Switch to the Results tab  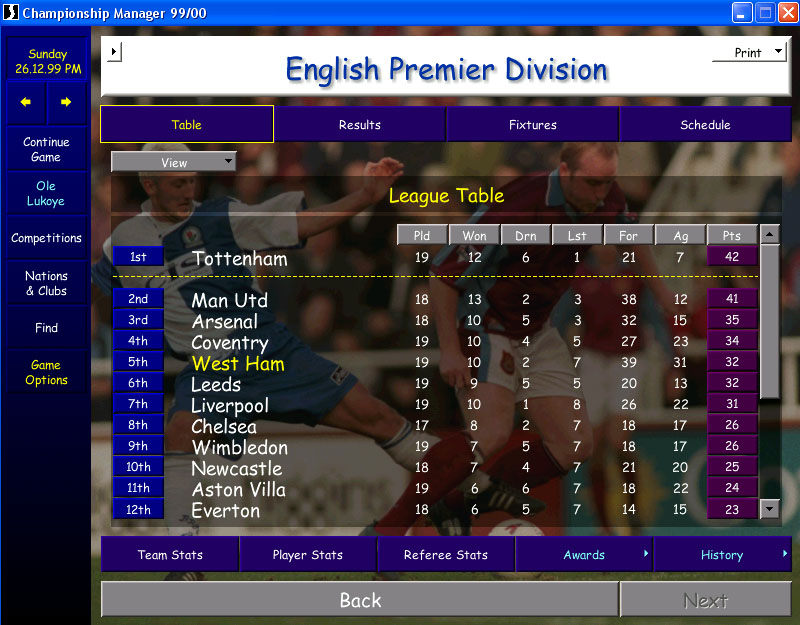359,125
